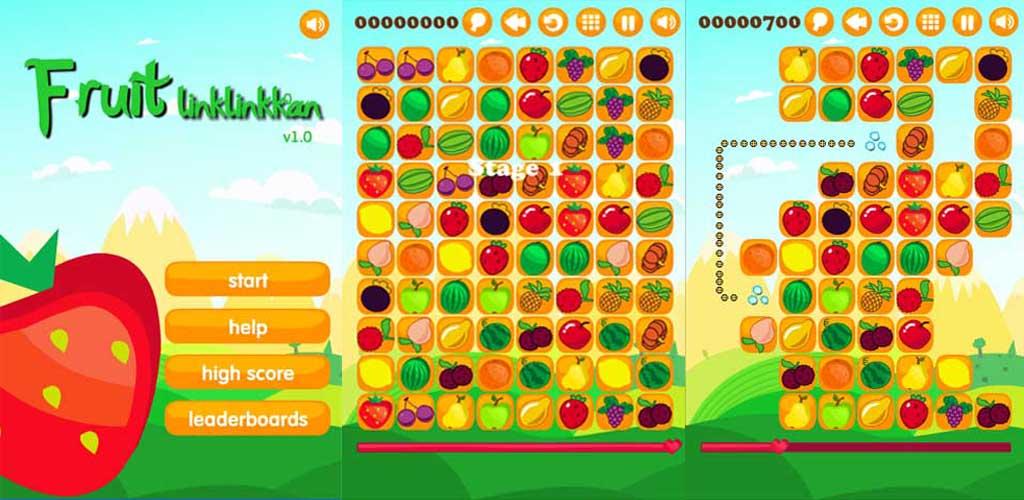Use the hint bubble beside the 00000000 score
Image resolution: width=1024 pixels, height=500 pixels.
(x=477, y=21)
